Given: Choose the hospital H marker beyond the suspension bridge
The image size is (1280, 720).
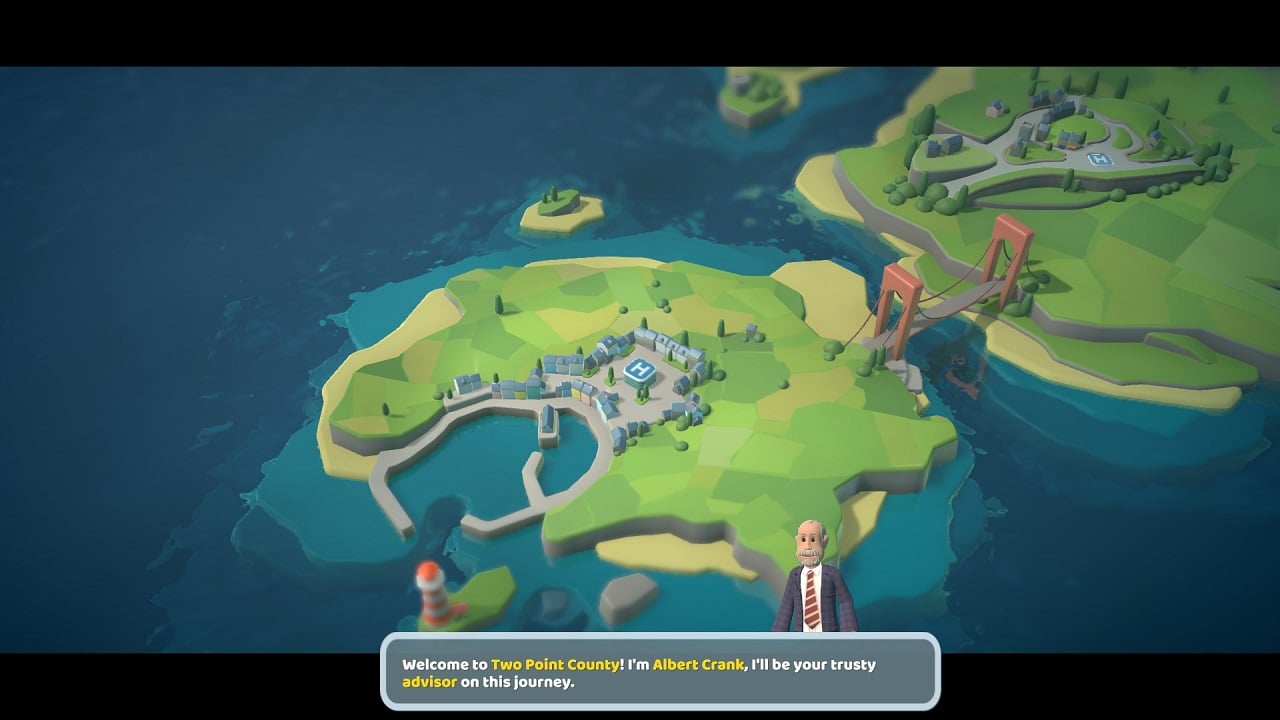Looking at the screenshot, I should (x=1099, y=160).
